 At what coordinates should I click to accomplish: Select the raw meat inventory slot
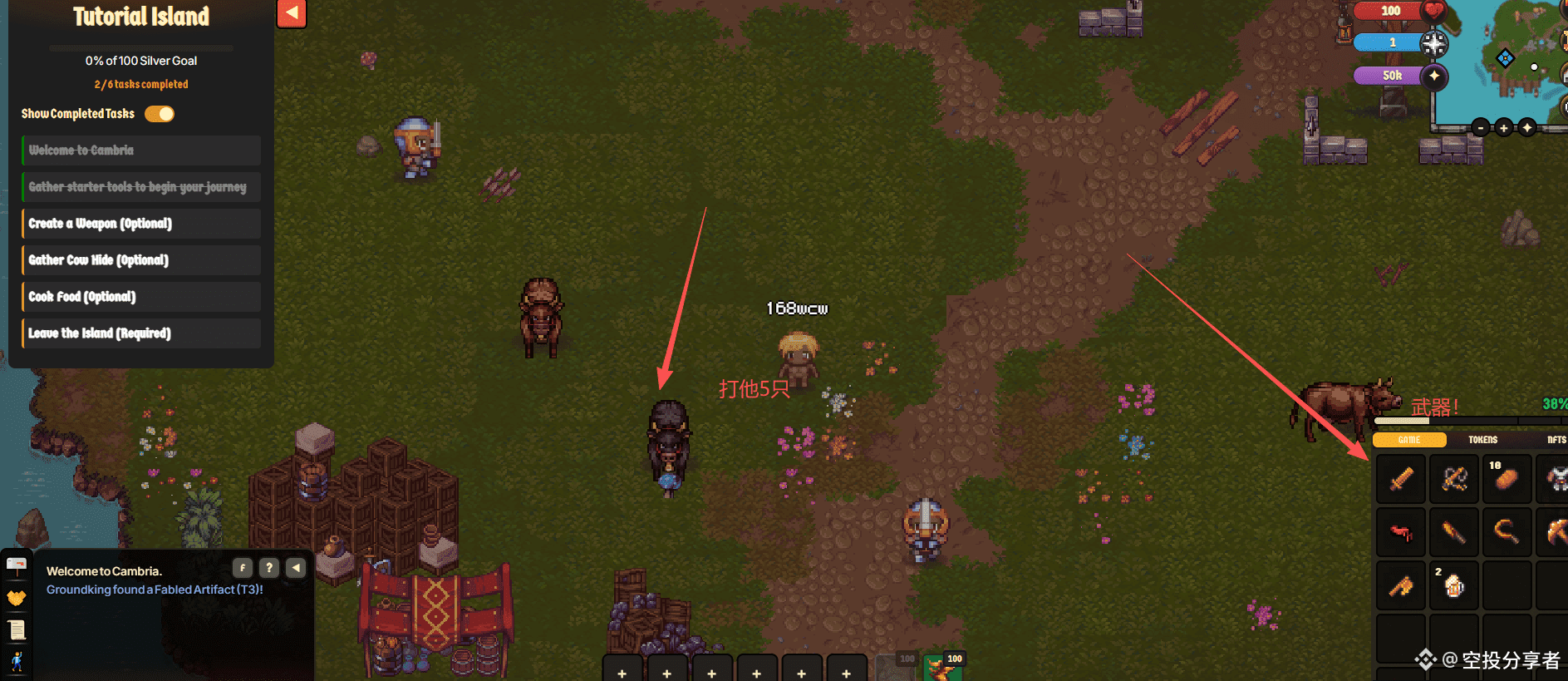pyautogui.click(x=1401, y=532)
